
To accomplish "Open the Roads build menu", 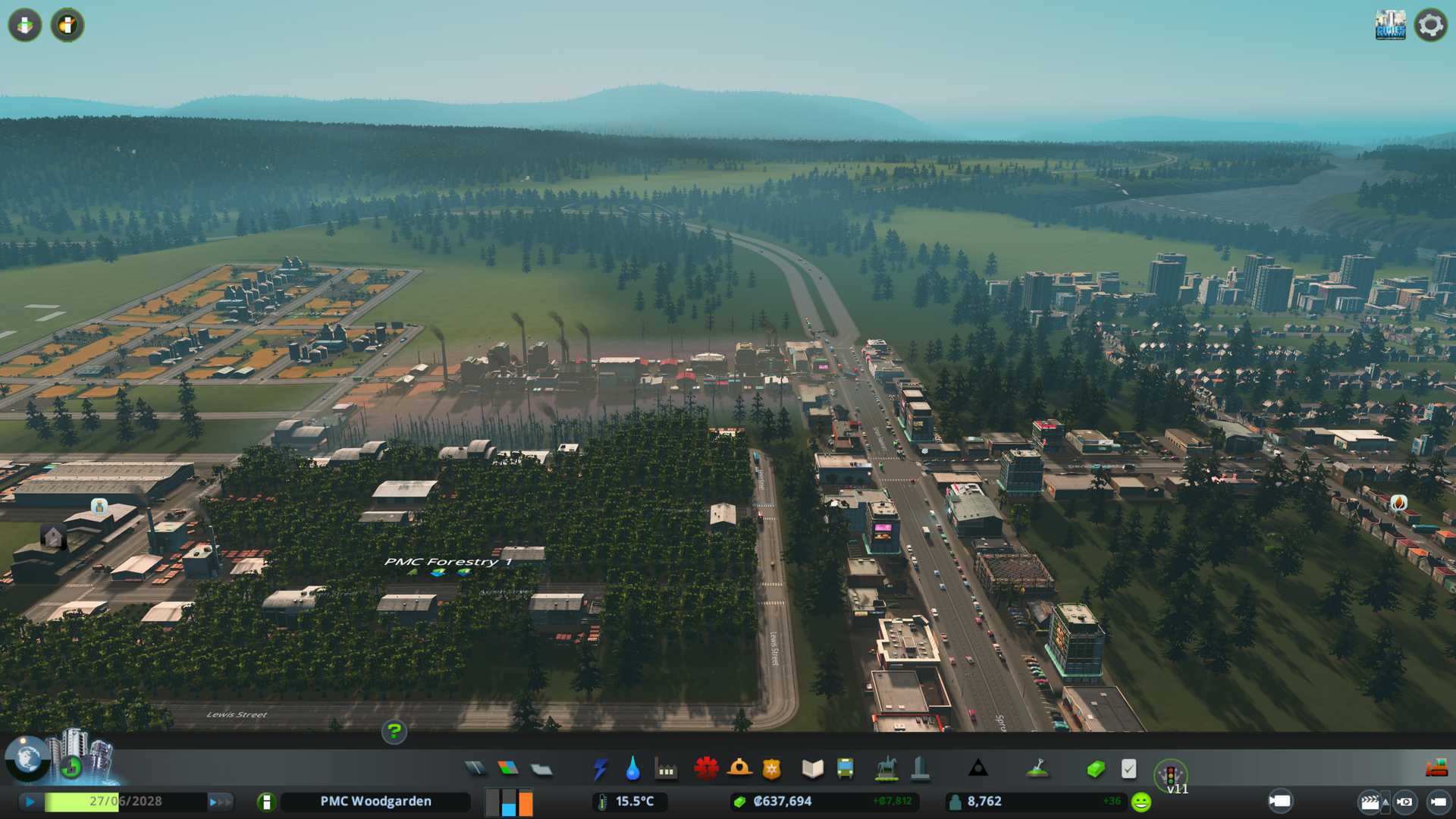I will pyautogui.click(x=475, y=769).
